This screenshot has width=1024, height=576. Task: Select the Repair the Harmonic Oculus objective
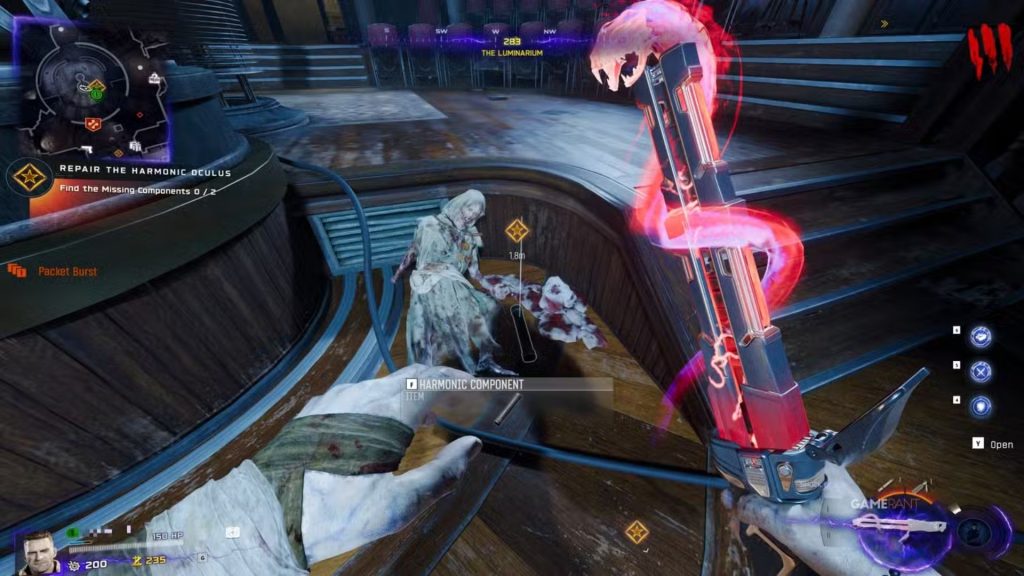coord(145,171)
